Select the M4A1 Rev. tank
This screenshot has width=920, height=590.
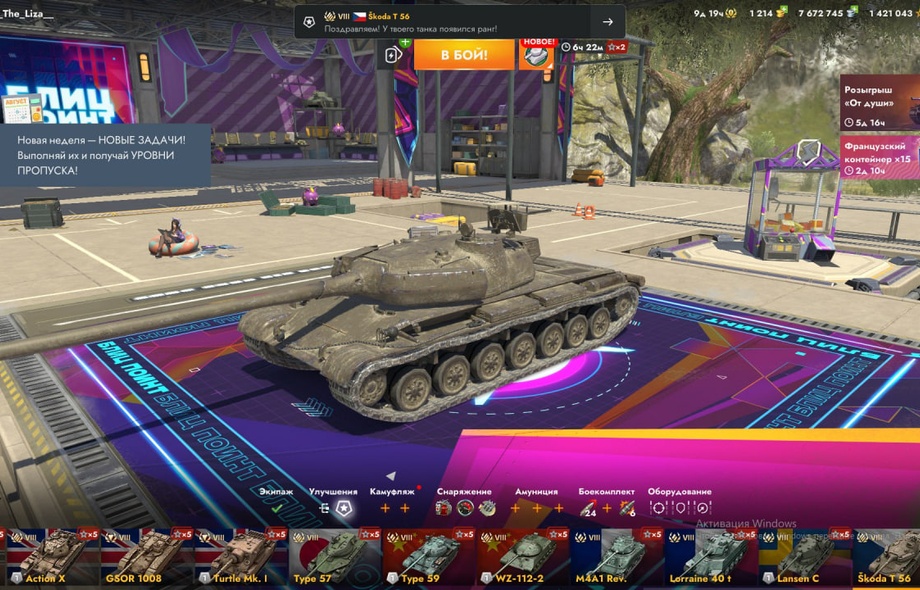616,558
